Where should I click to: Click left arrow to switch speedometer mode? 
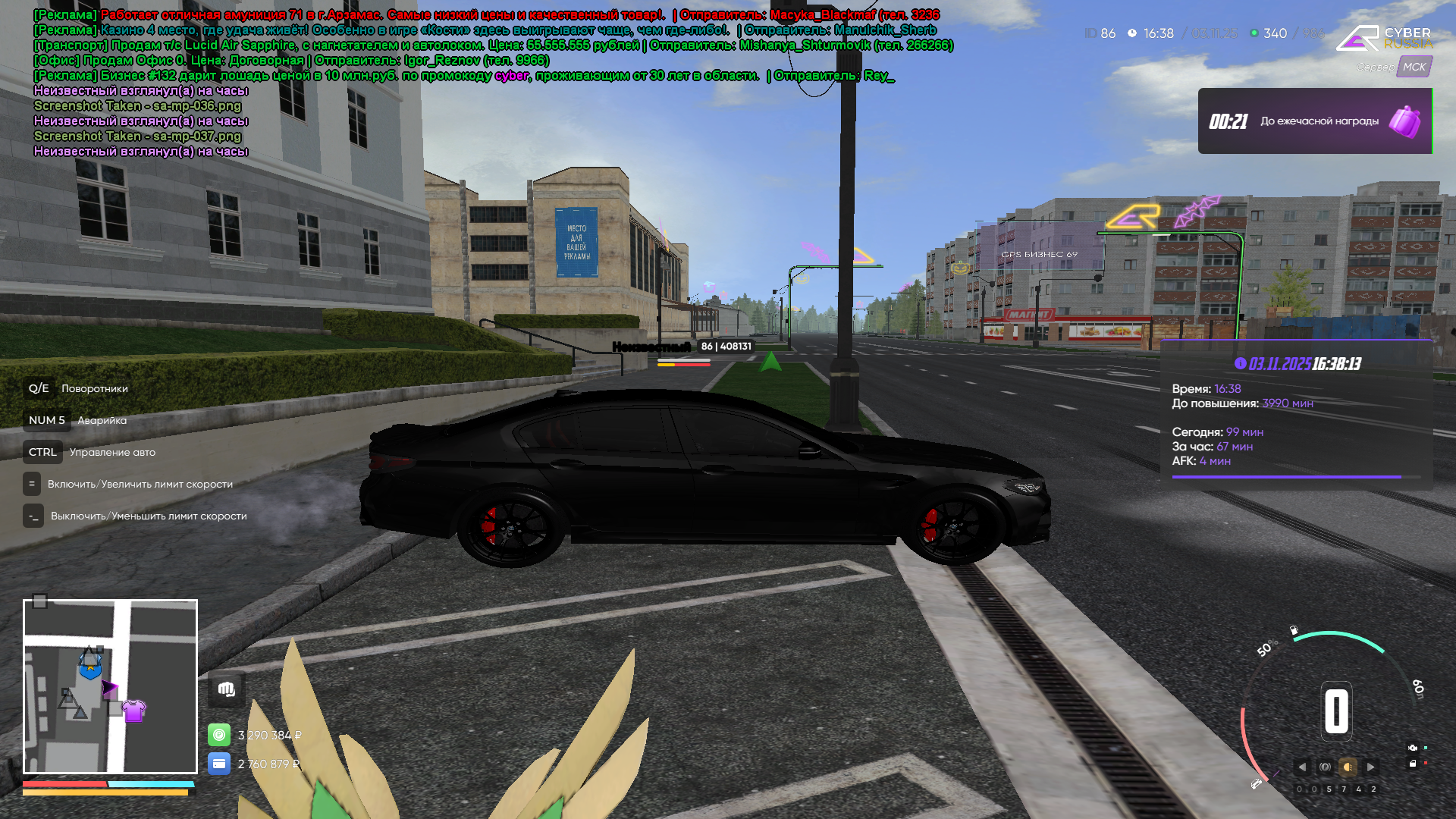click(x=1302, y=767)
